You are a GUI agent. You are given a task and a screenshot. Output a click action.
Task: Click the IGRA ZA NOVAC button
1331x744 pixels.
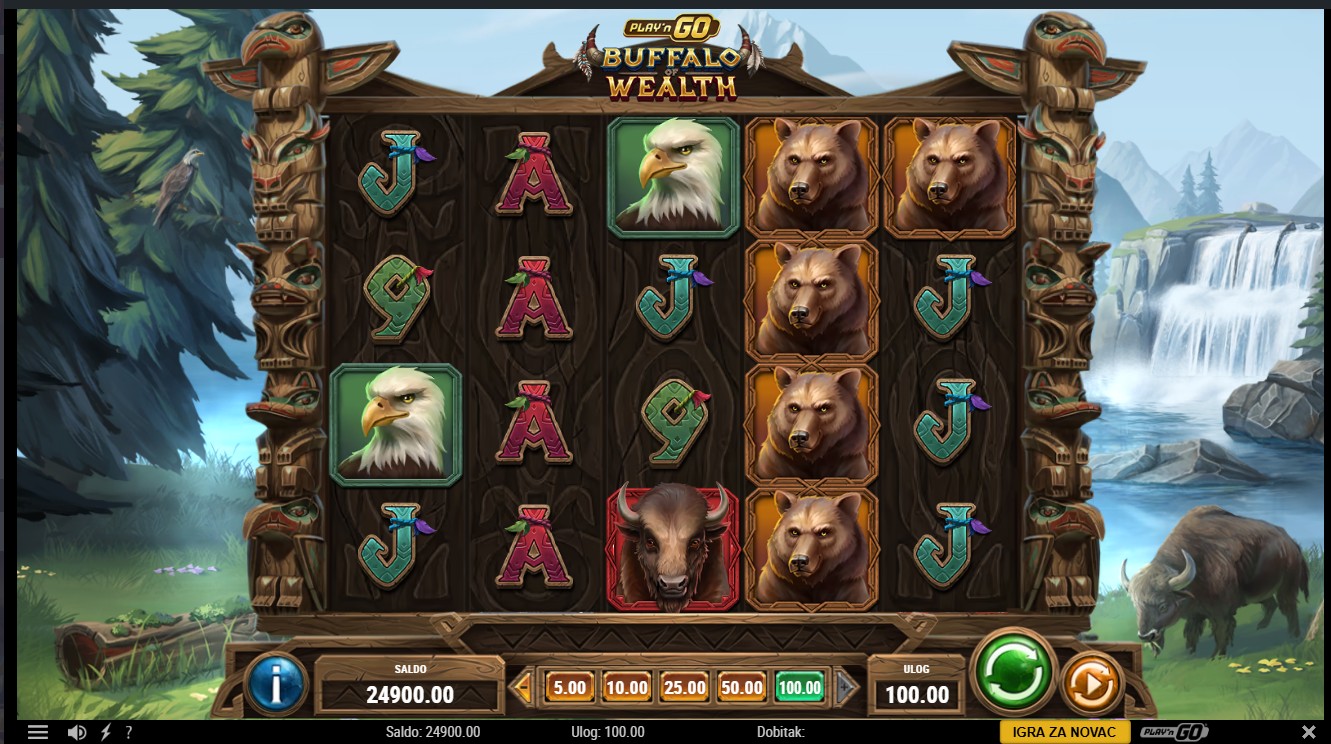pyautogui.click(x=1064, y=732)
